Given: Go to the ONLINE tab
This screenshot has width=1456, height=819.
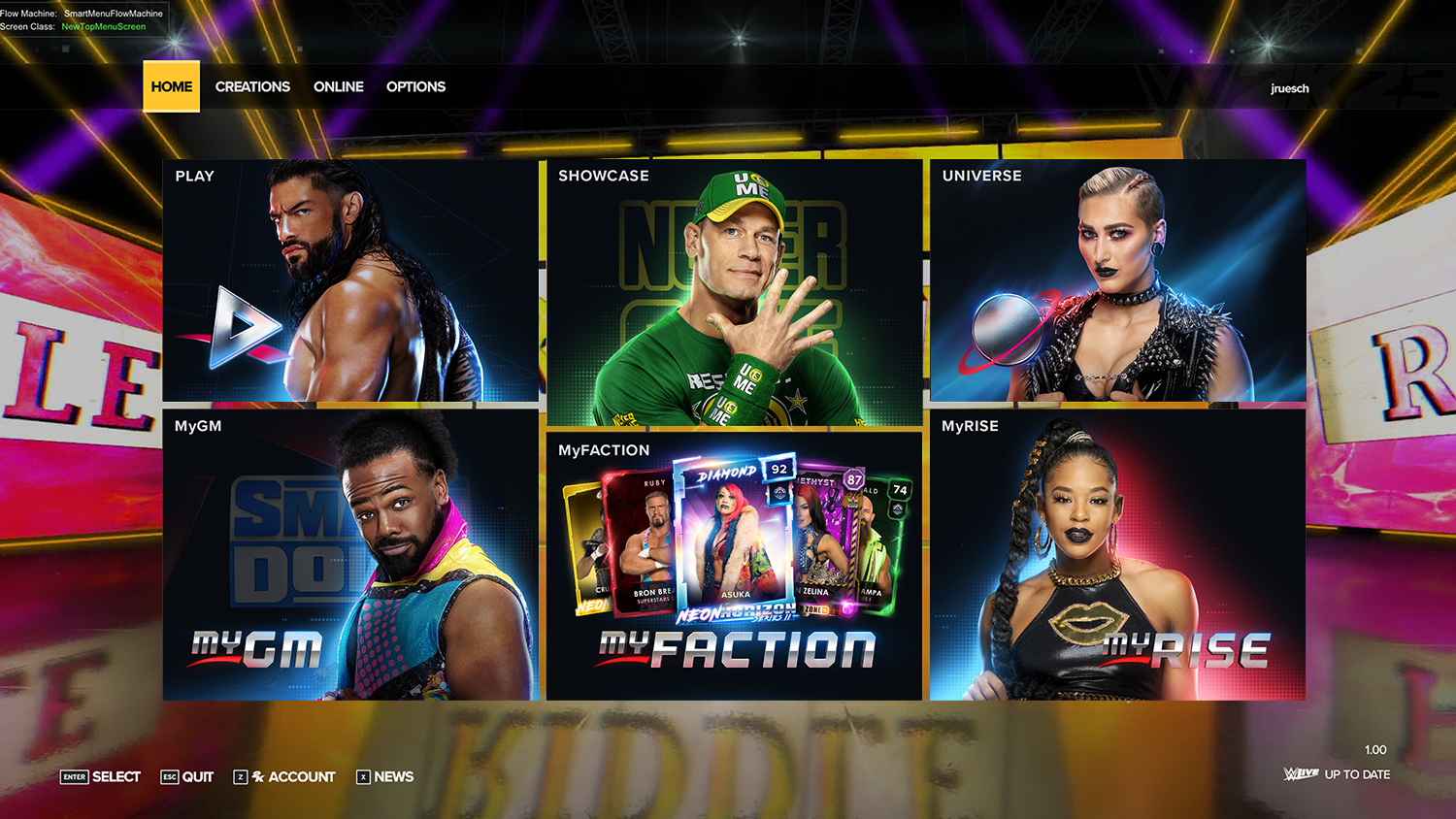Looking at the screenshot, I should [339, 86].
